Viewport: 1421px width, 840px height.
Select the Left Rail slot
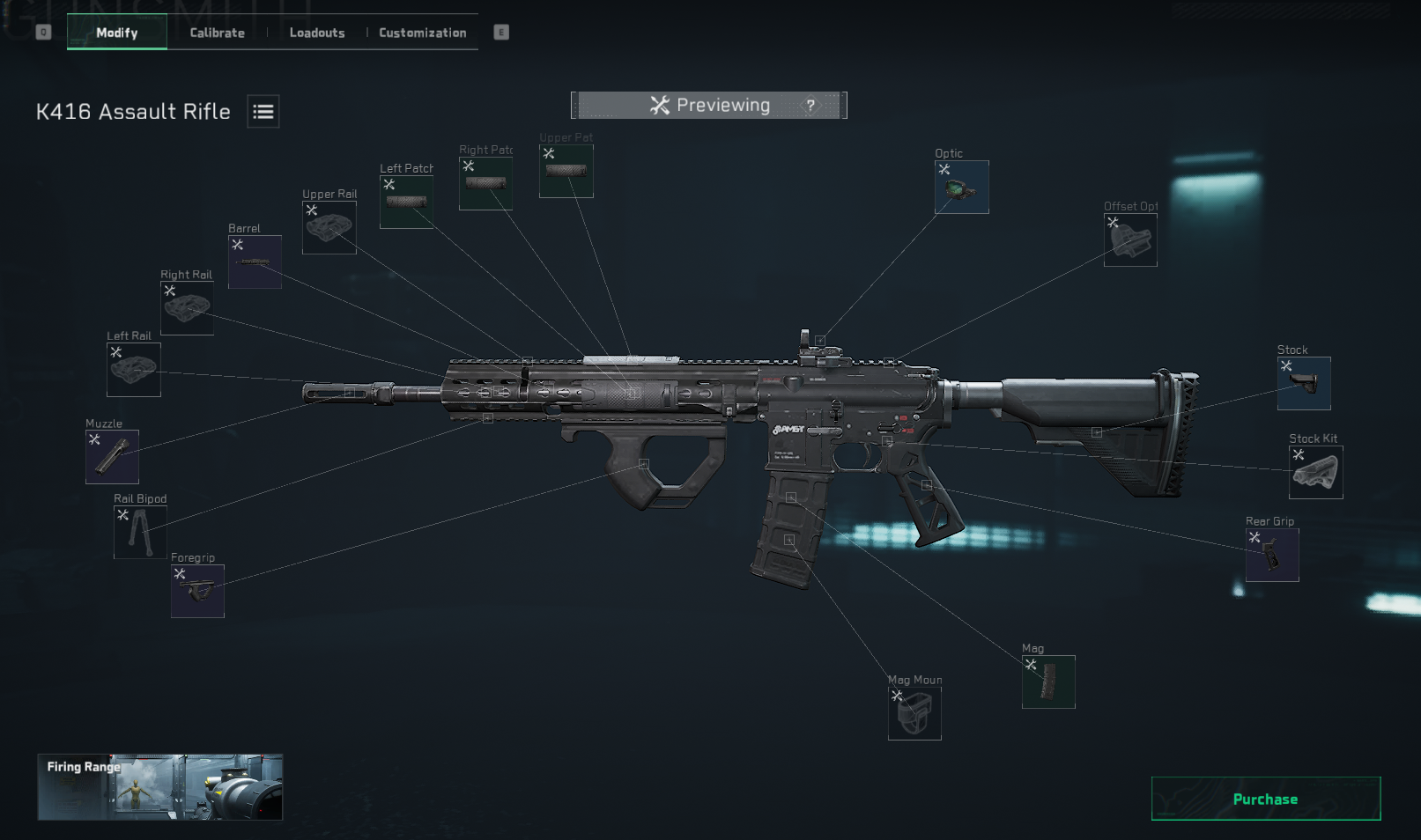(134, 370)
